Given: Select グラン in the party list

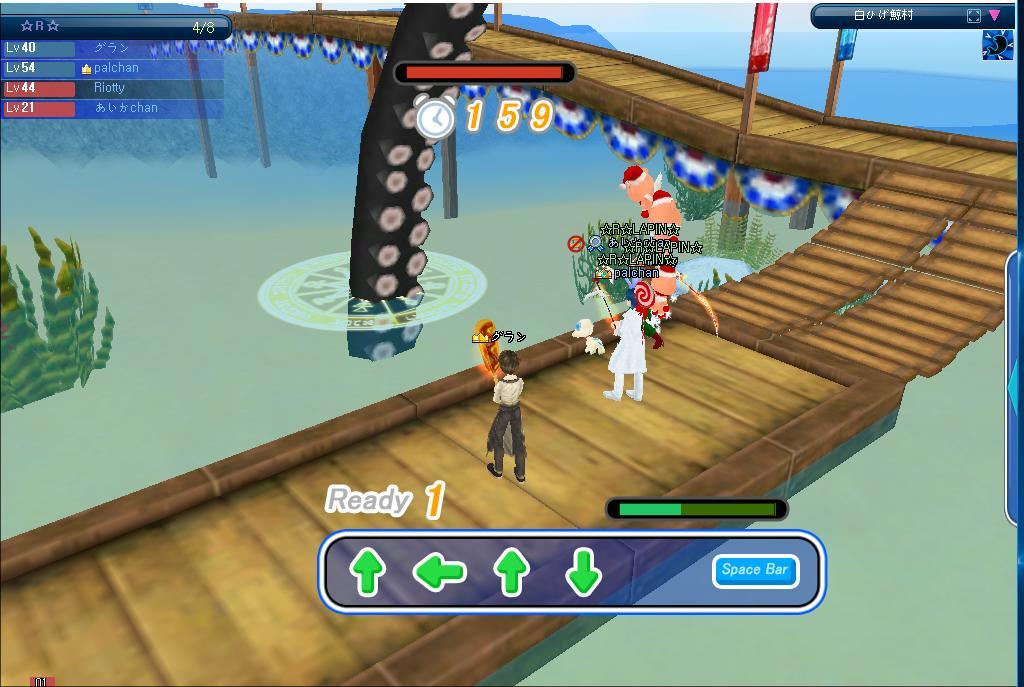Looking at the screenshot, I should click(111, 48).
